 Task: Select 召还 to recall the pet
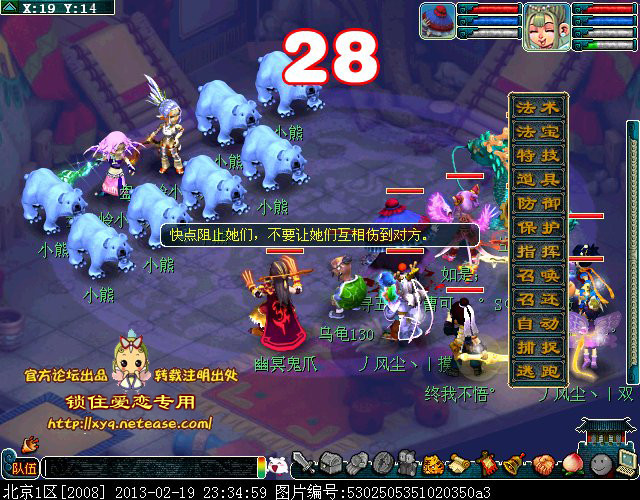538,299
